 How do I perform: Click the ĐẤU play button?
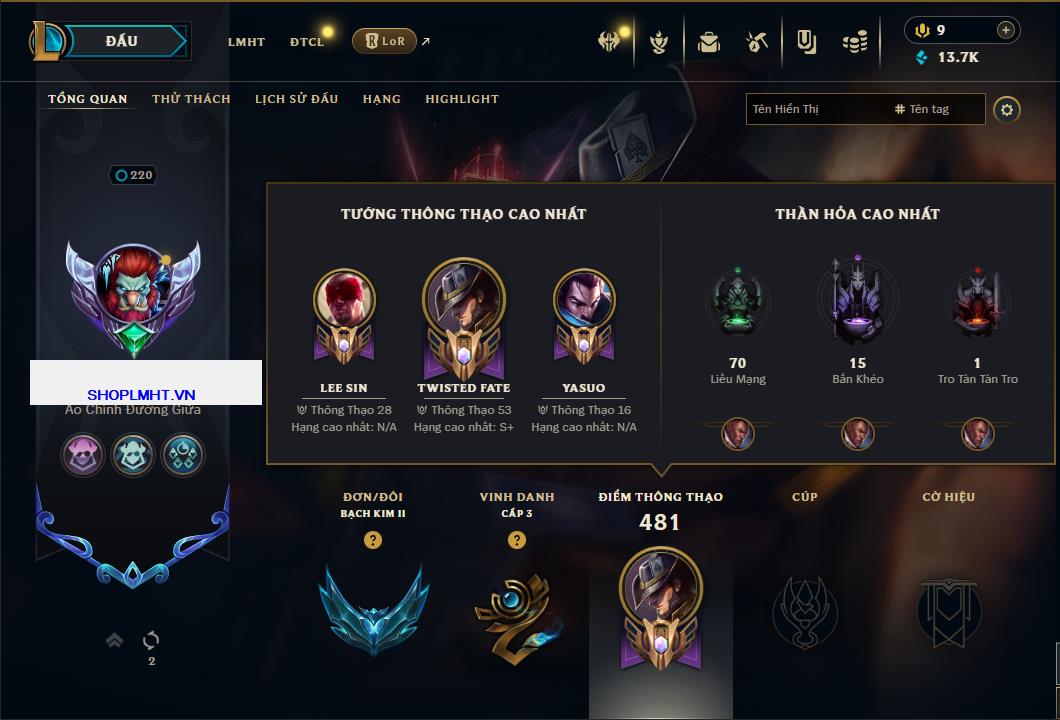[122, 41]
